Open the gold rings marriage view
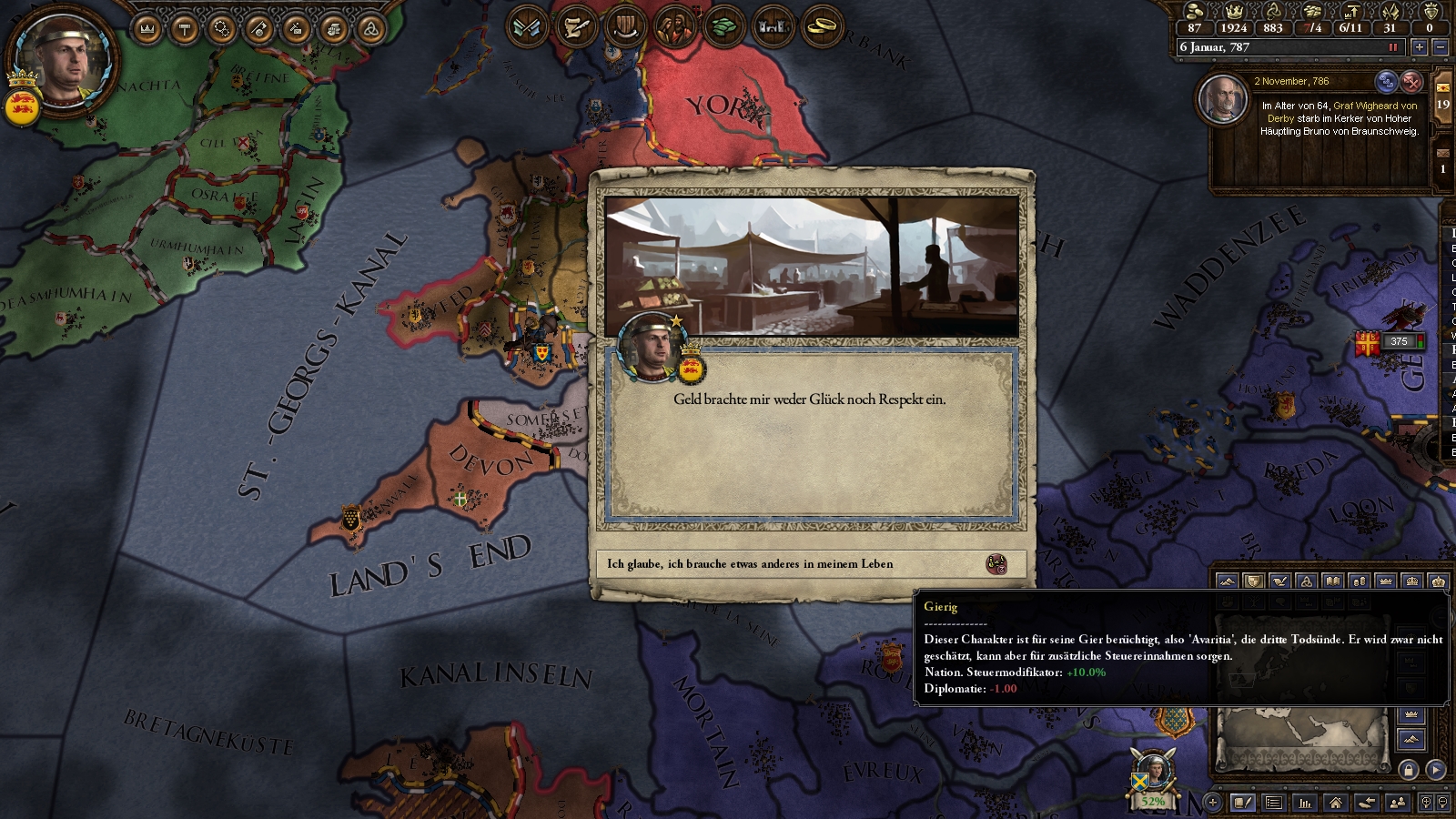1456x819 pixels. click(822, 27)
